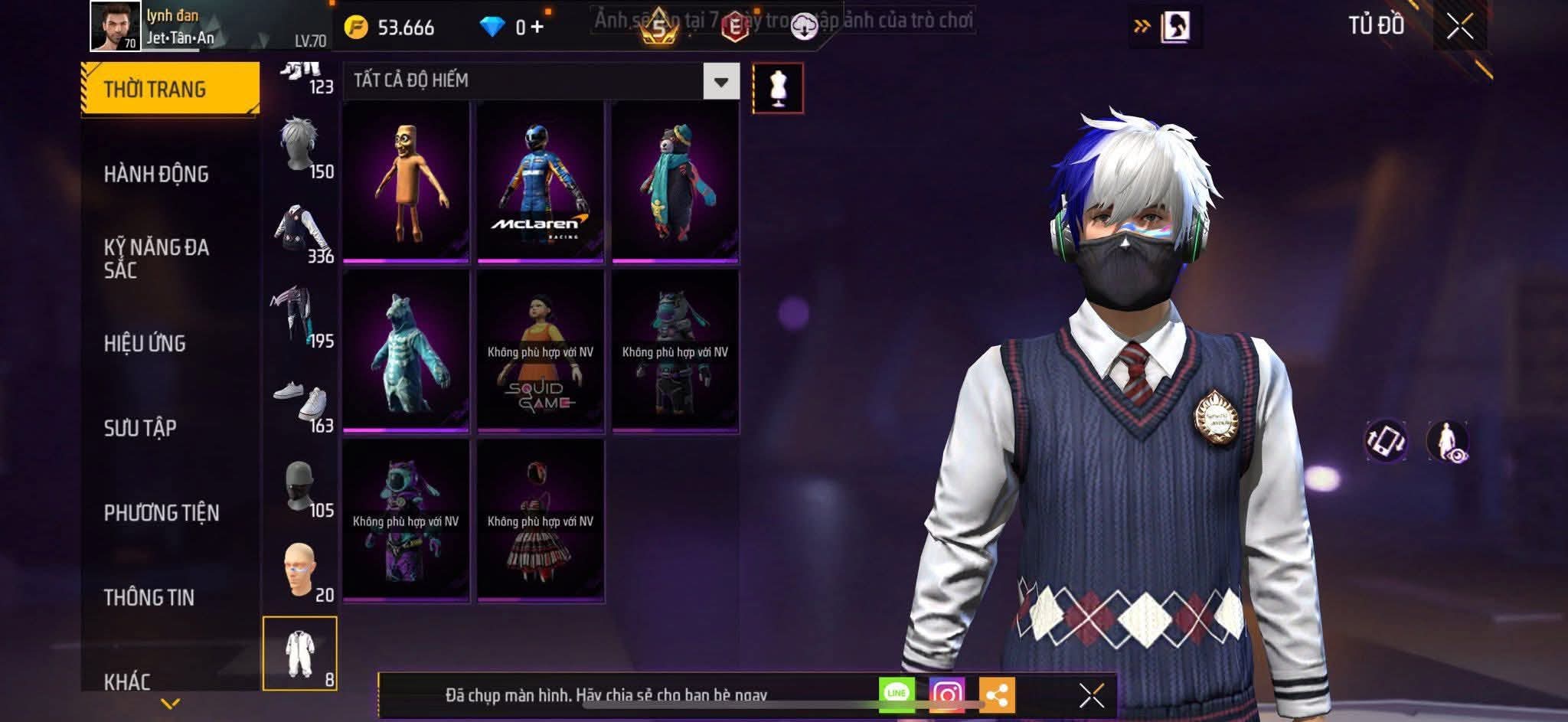1568x722 pixels.
Task: Click the white mannequin button
Action: pos(778,88)
